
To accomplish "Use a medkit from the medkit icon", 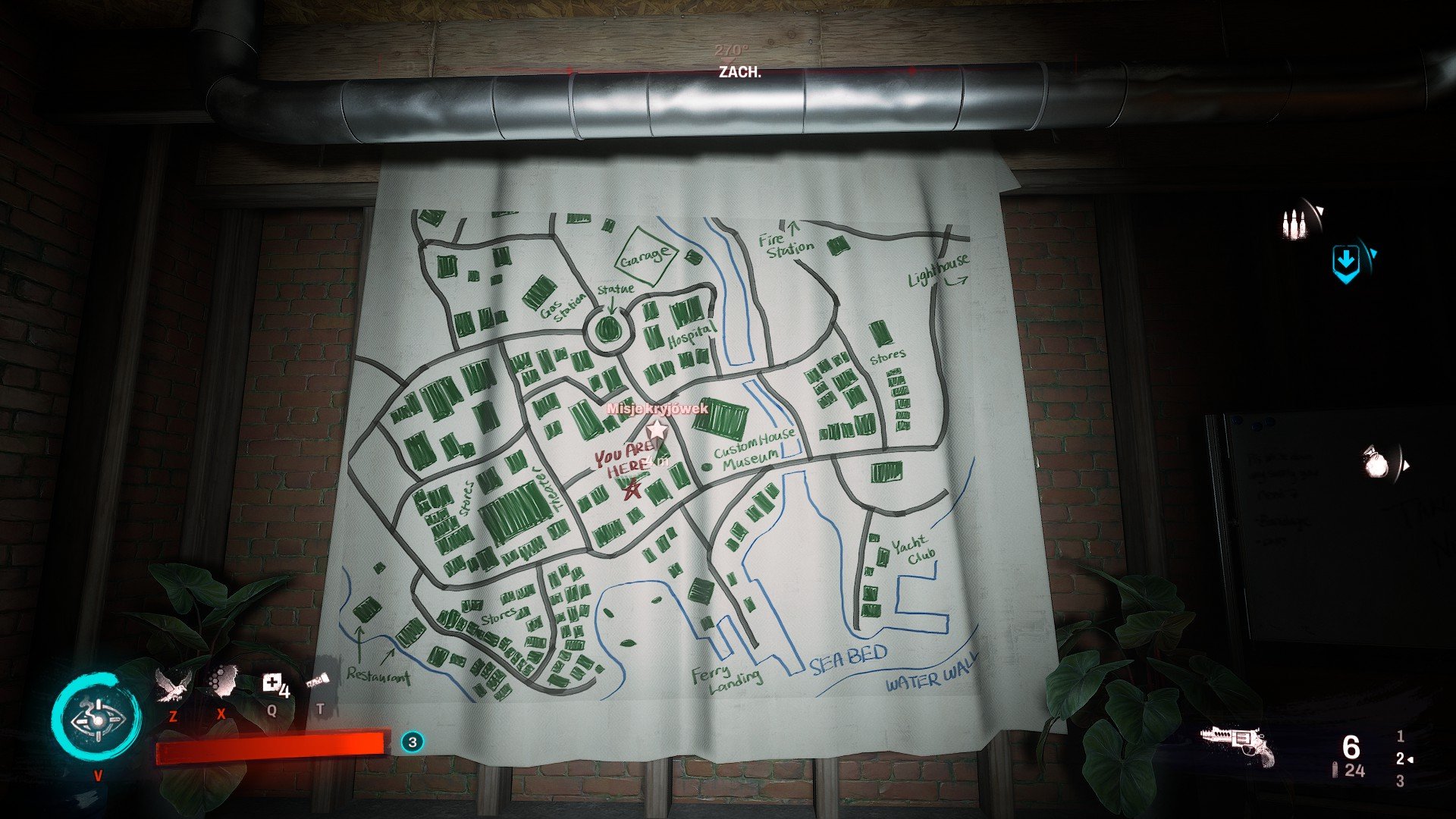I will [273, 684].
